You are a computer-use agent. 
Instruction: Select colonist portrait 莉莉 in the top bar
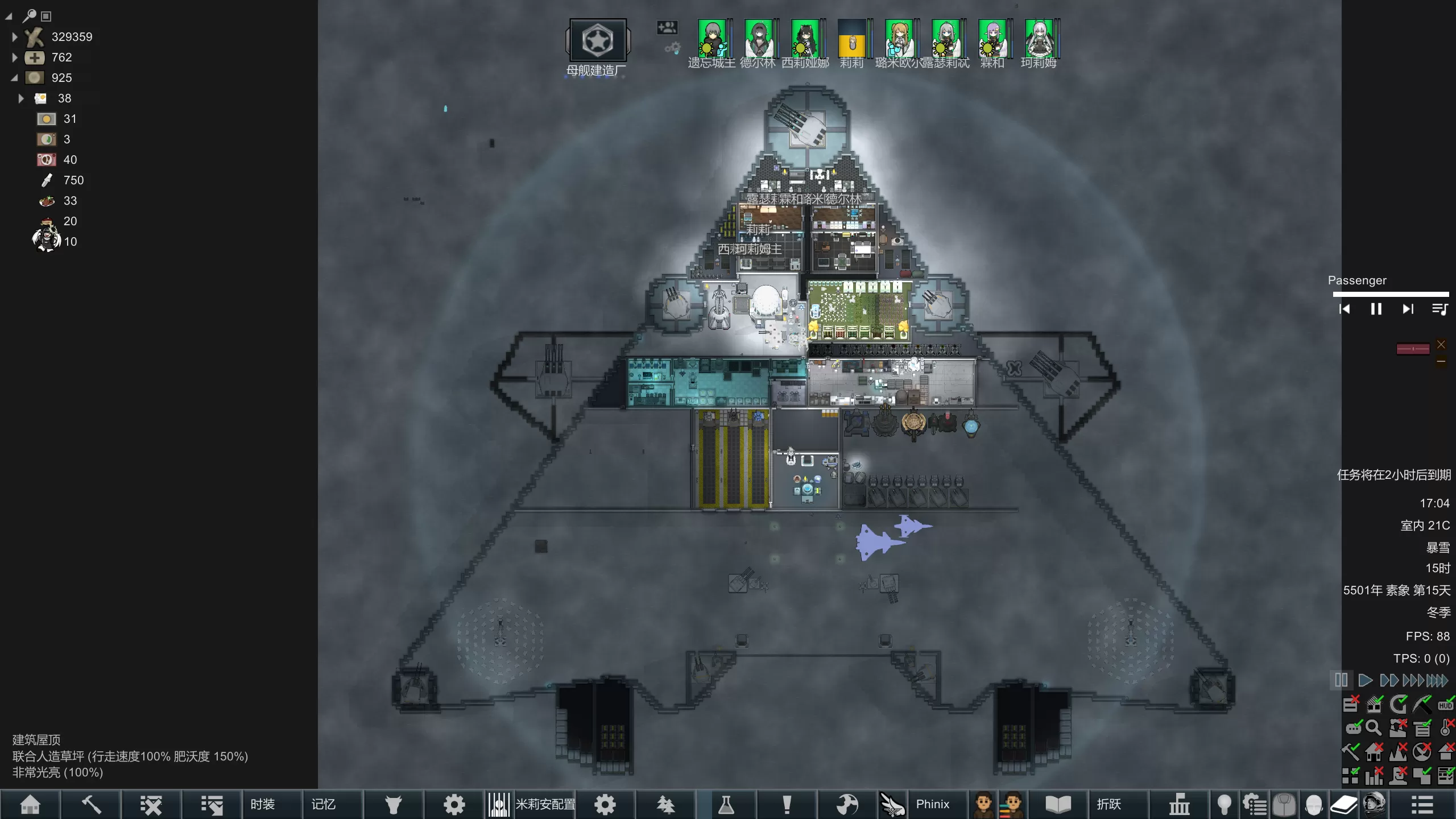click(852, 39)
